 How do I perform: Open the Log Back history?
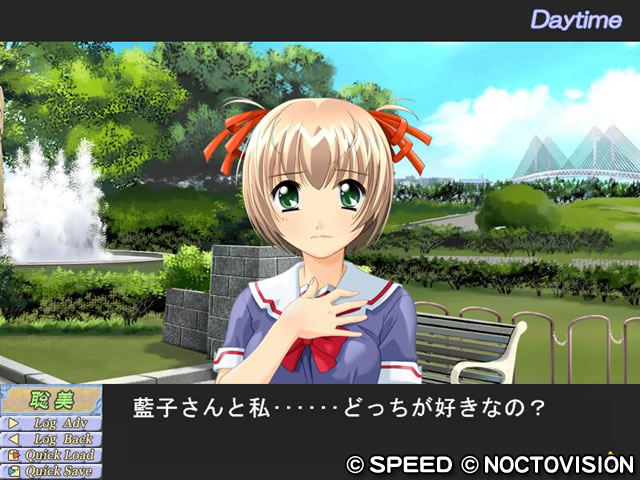pos(52,439)
